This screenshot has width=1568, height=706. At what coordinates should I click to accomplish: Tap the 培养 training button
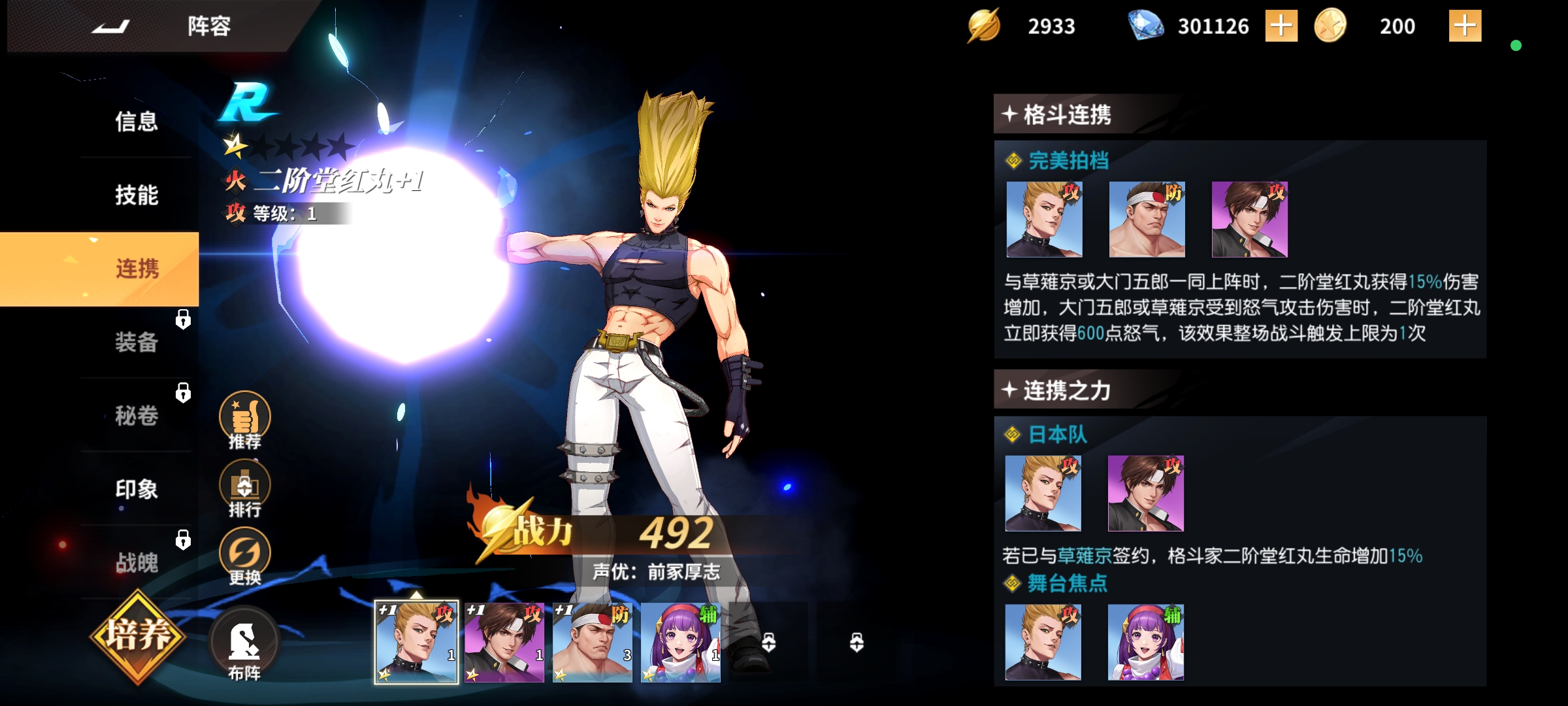(138, 635)
